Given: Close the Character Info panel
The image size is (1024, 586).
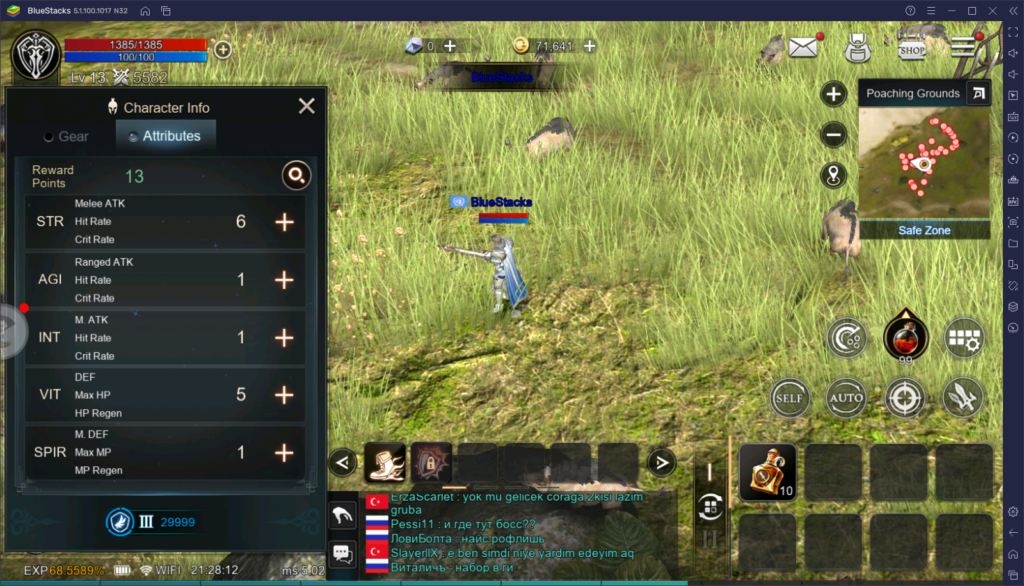Looking at the screenshot, I should click(x=307, y=106).
